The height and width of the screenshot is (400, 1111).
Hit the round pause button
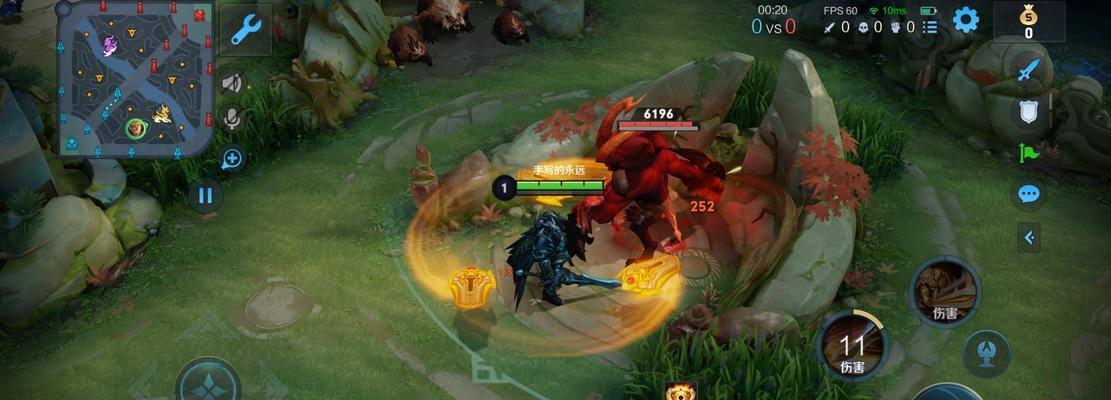tap(205, 194)
